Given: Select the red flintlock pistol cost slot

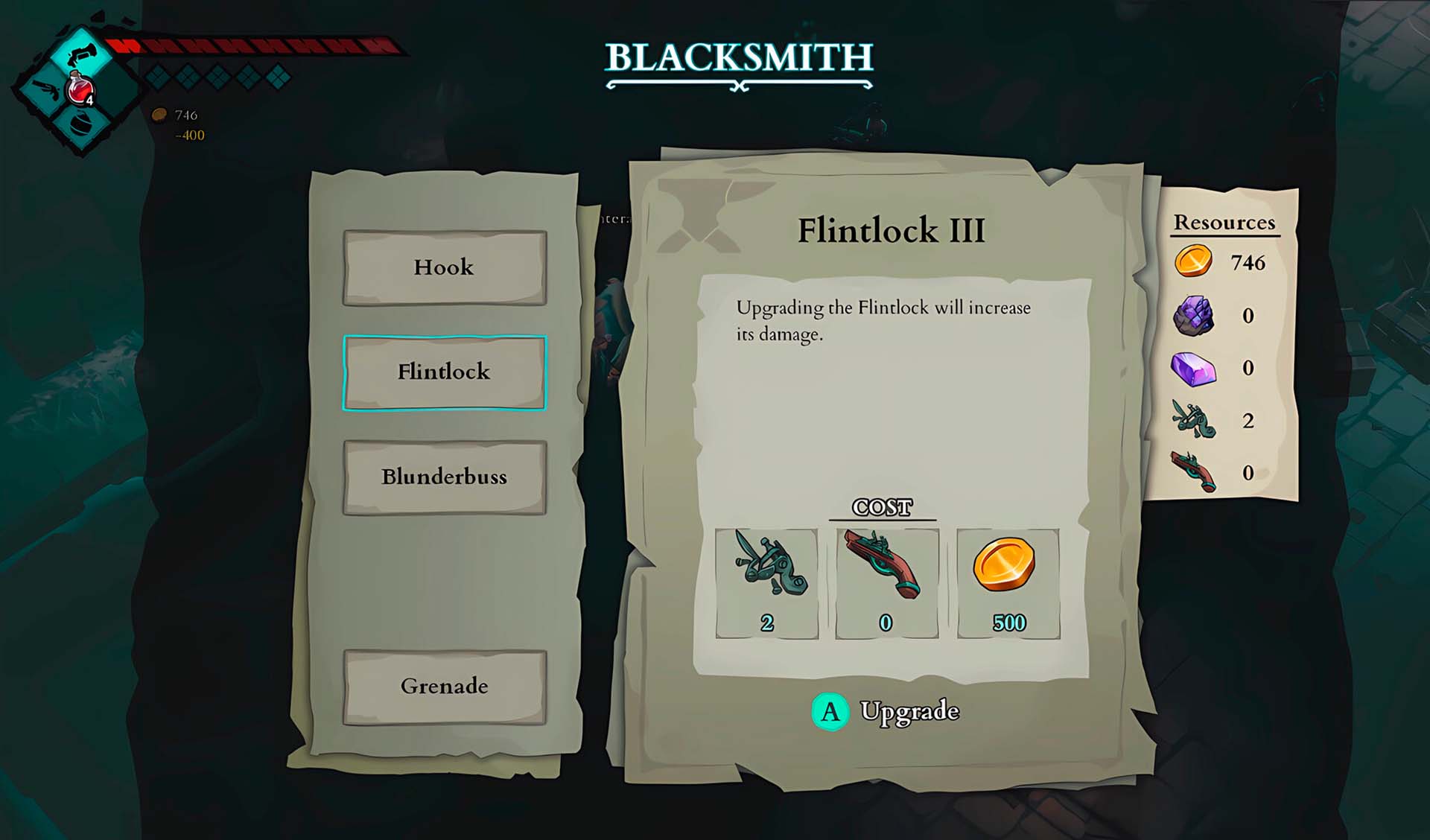Looking at the screenshot, I should coord(886,583).
